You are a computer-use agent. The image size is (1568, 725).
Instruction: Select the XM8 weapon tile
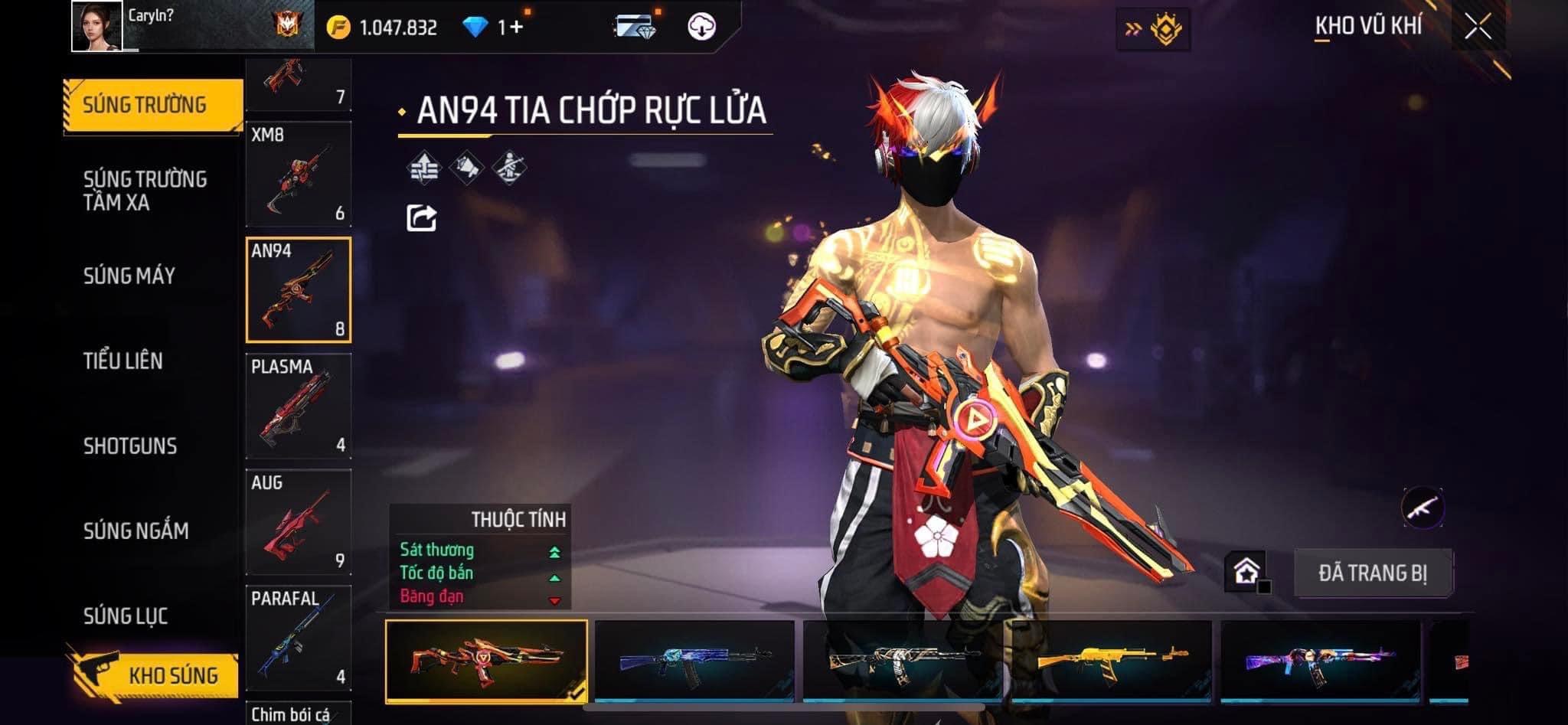pos(298,174)
